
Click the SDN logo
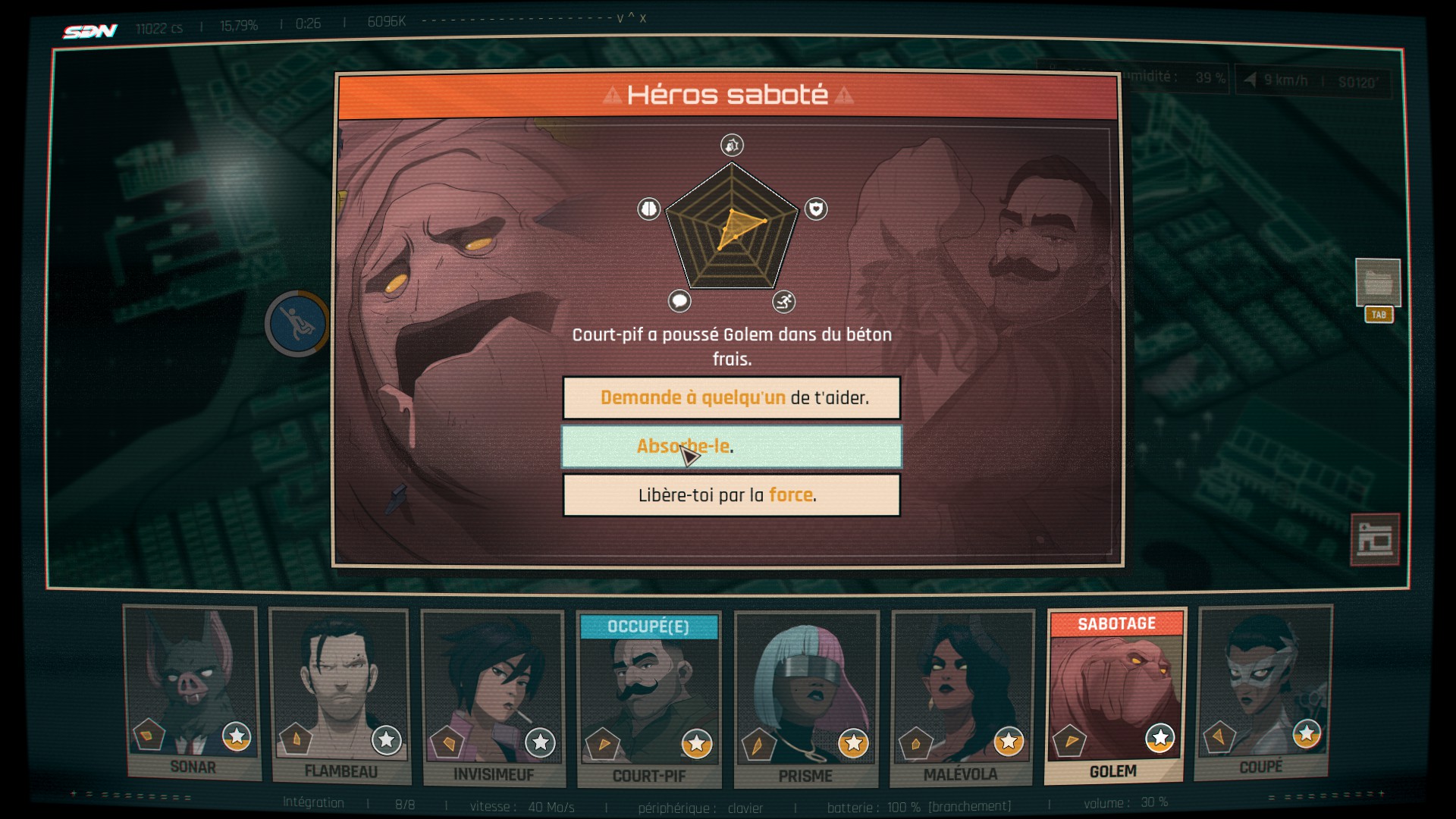[x=89, y=30]
